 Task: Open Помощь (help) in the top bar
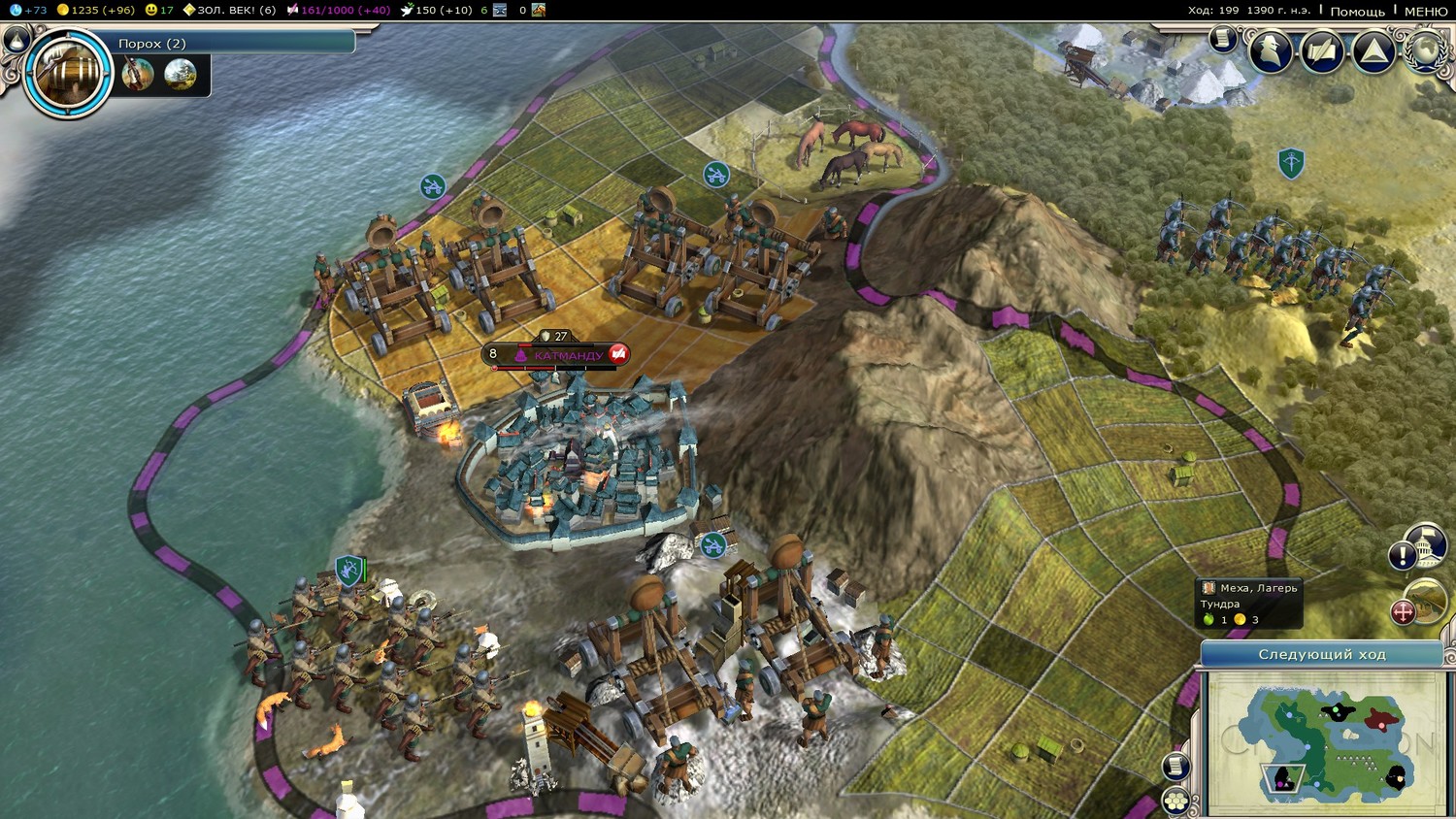click(1357, 11)
